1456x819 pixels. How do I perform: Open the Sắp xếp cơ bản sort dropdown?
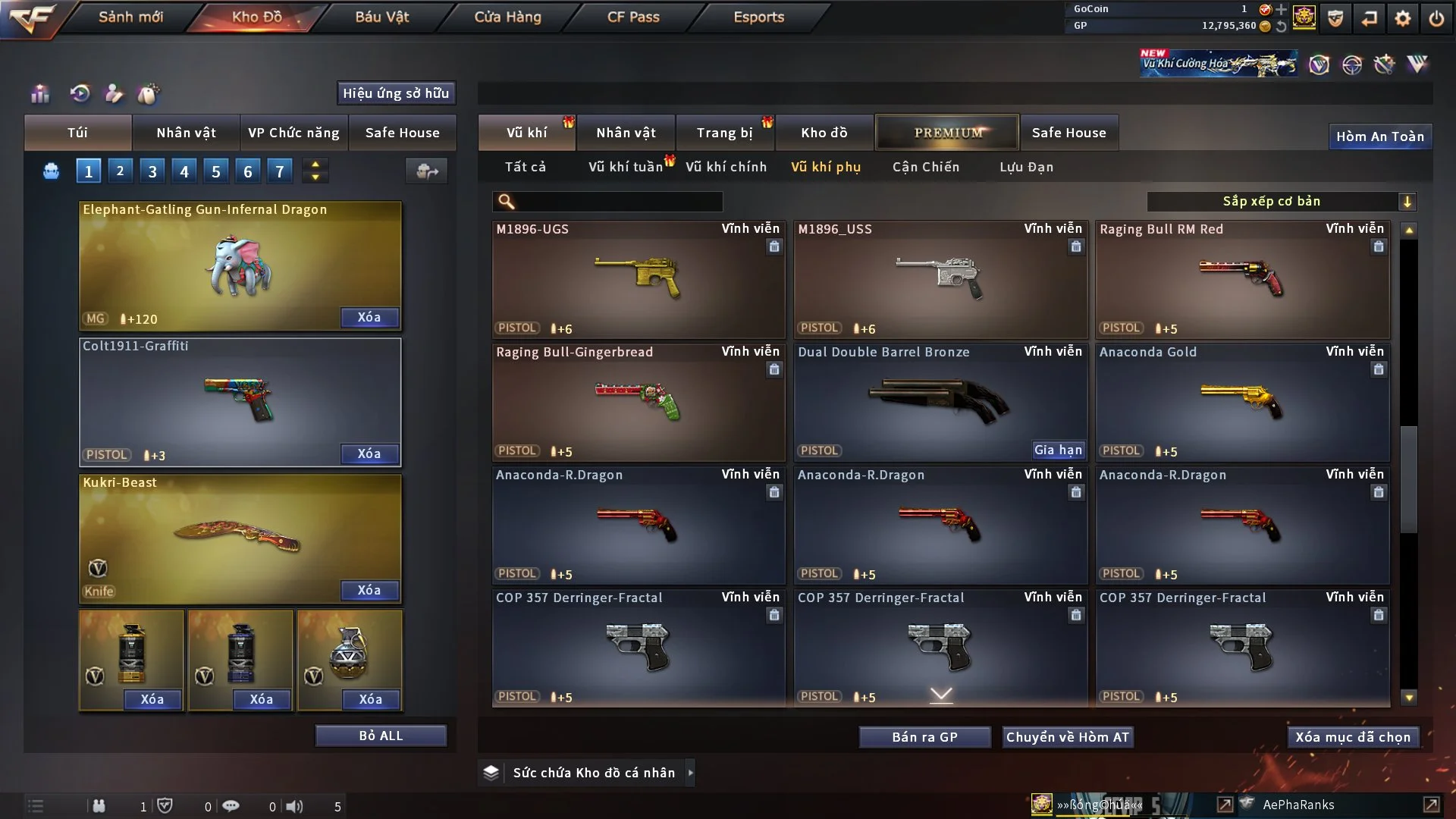[x=1281, y=201]
